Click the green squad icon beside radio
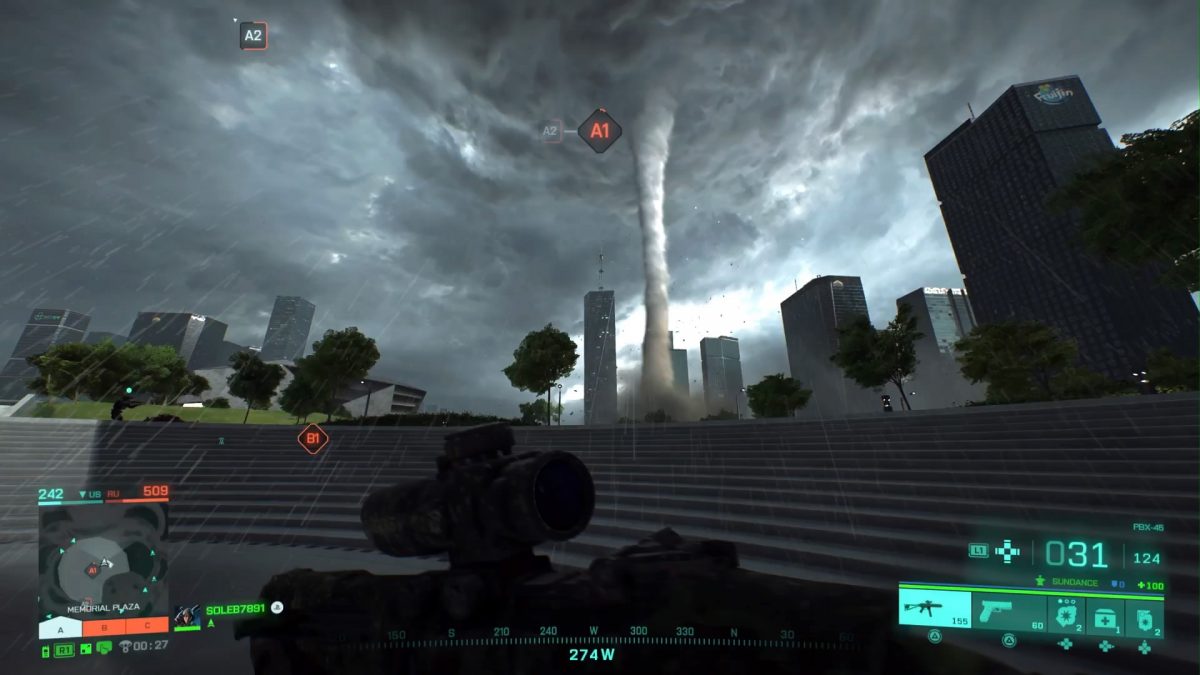Screen dimensions: 1200x675 click(85, 650)
